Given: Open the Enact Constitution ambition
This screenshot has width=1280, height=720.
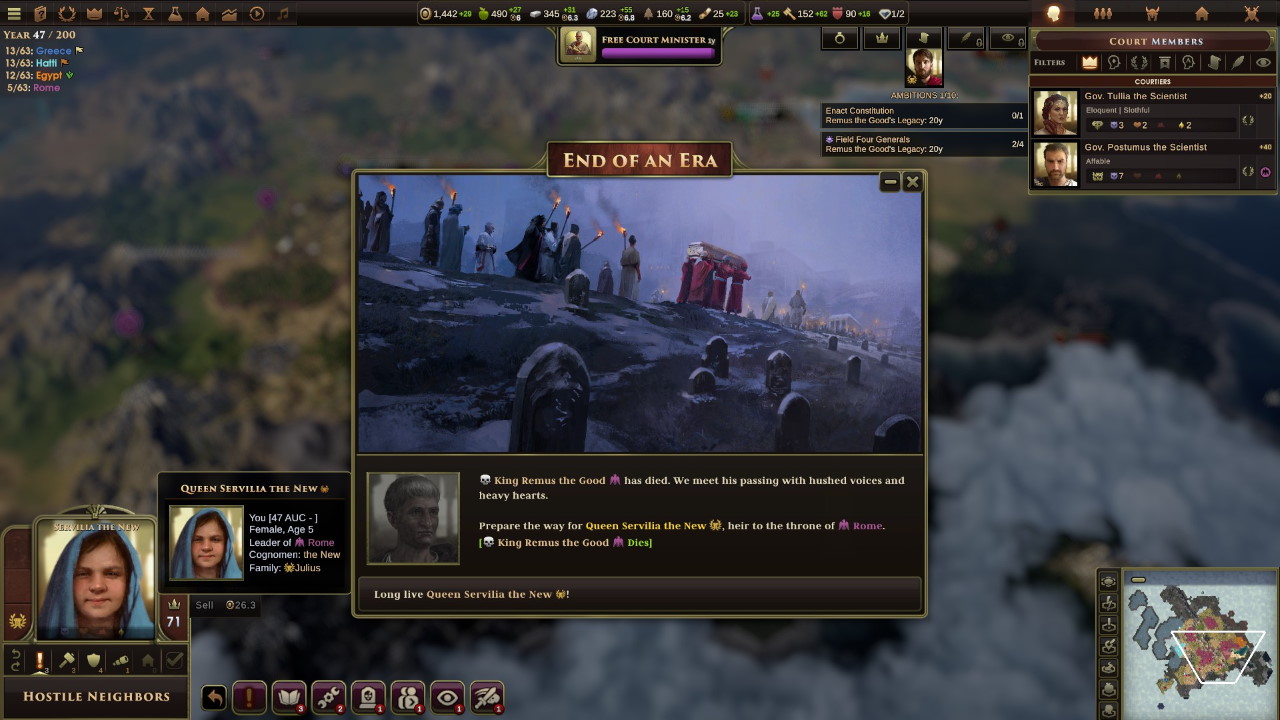Looking at the screenshot, I should tap(922, 115).
